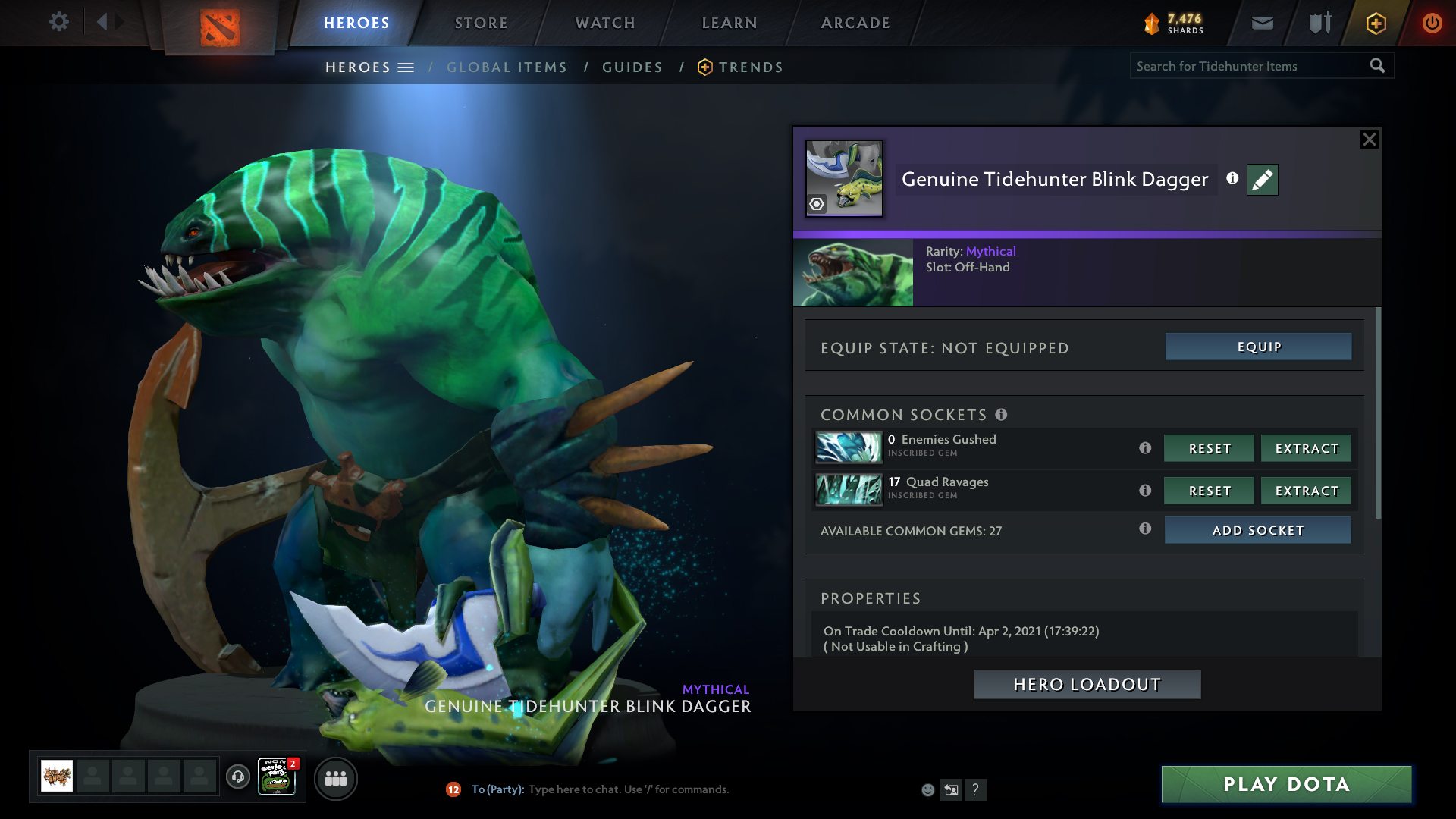The height and width of the screenshot is (819, 1456).
Task: Rename item with the pencil button
Action: 1262,180
